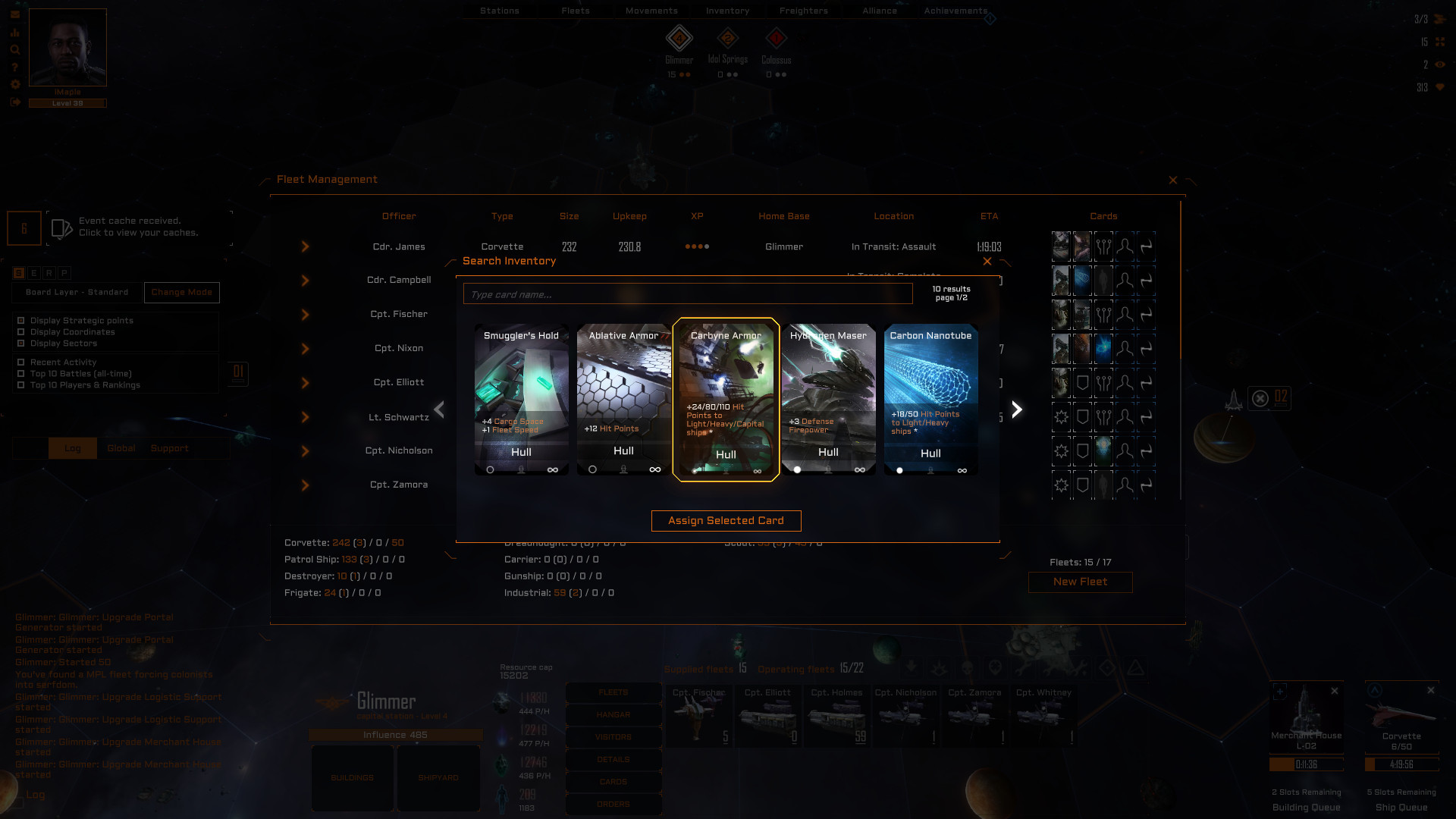The width and height of the screenshot is (1456, 819).
Task: Click the card name search field
Action: [686, 294]
